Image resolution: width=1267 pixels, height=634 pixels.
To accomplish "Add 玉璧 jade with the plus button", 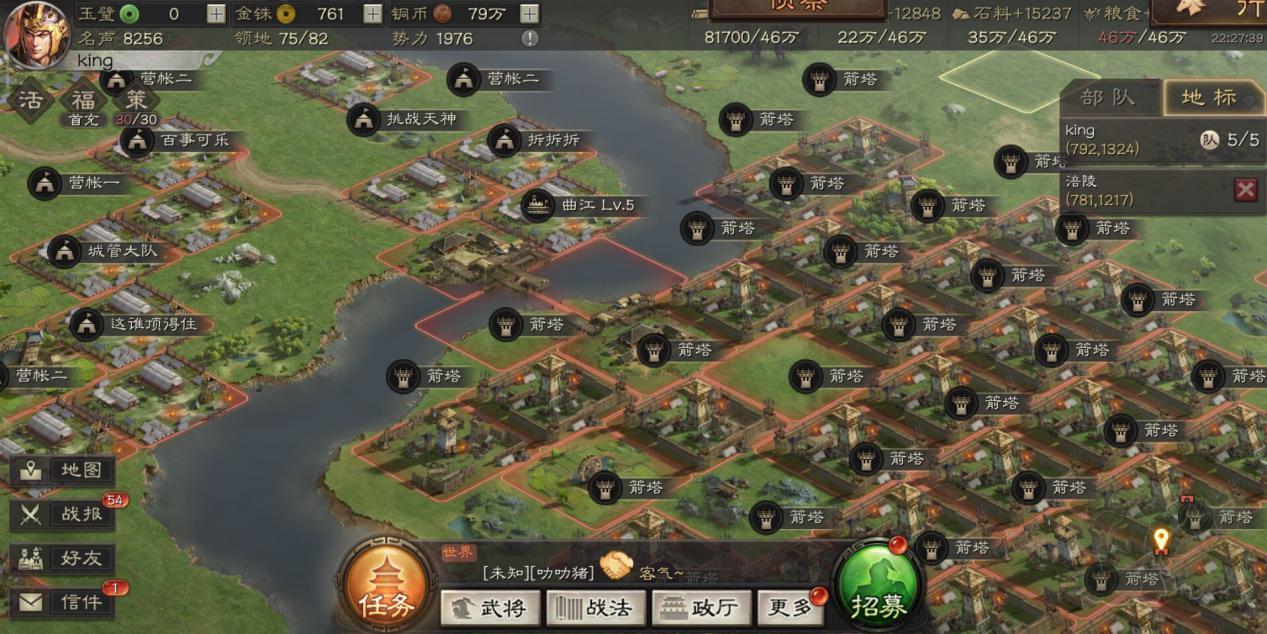I will coord(216,14).
